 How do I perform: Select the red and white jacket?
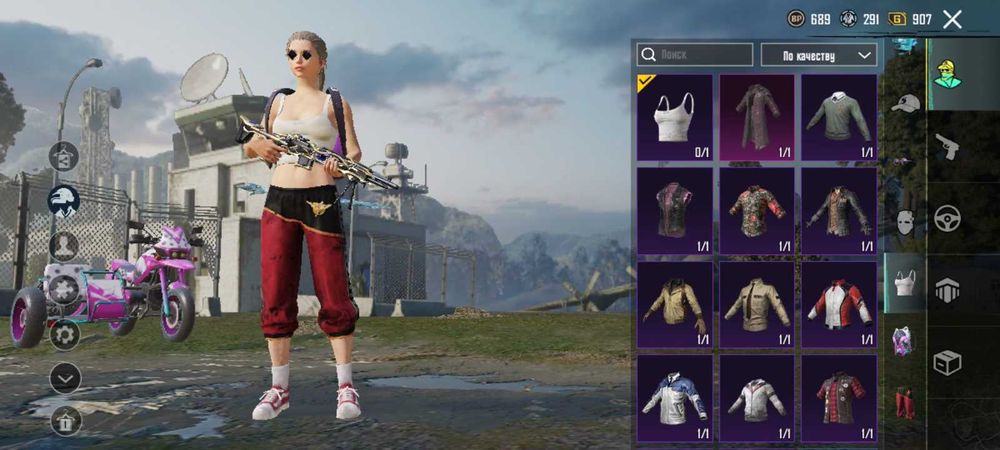(x=839, y=304)
